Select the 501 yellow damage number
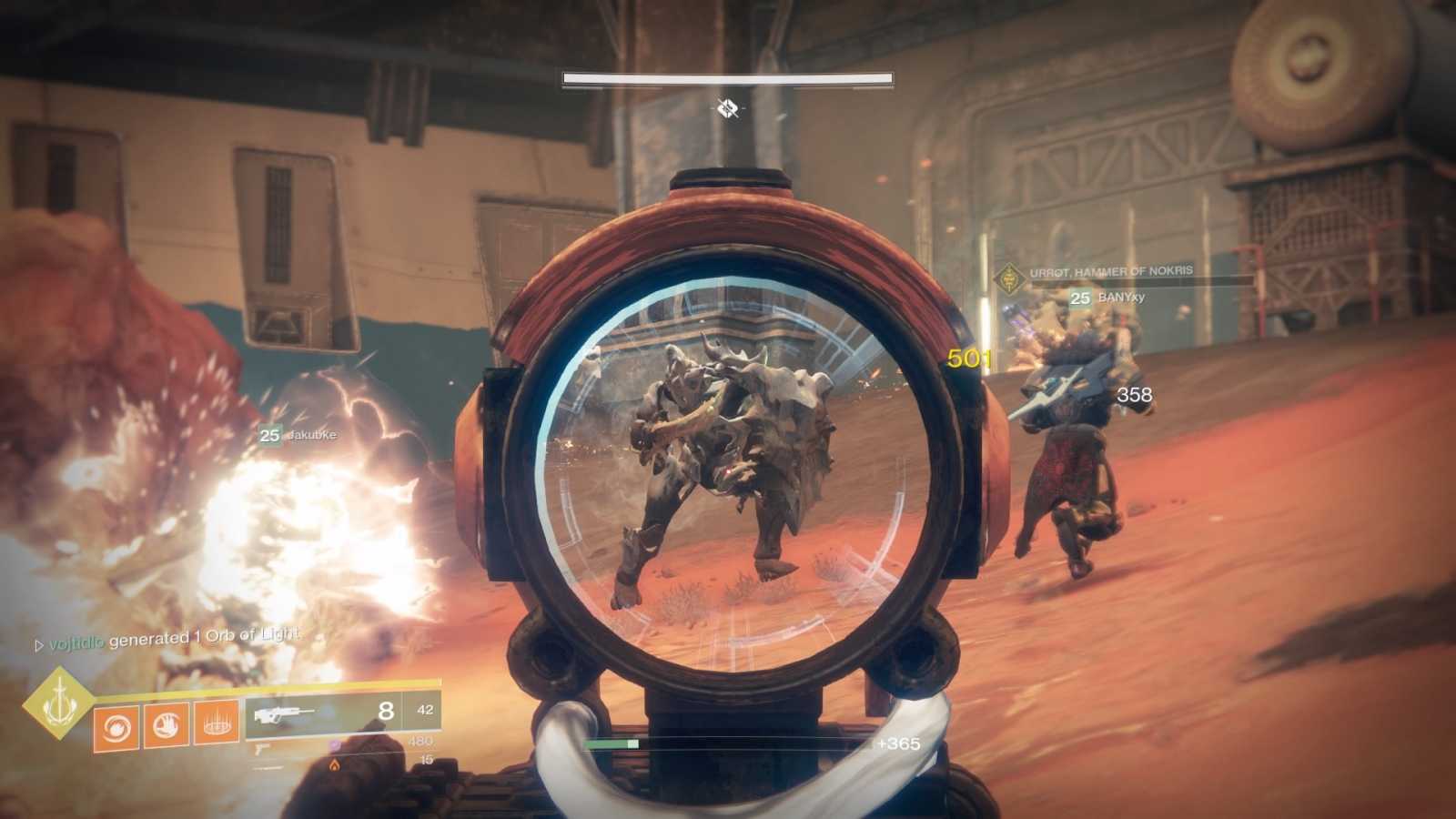Screen dimensions: 1456x819 click(x=969, y=359)
